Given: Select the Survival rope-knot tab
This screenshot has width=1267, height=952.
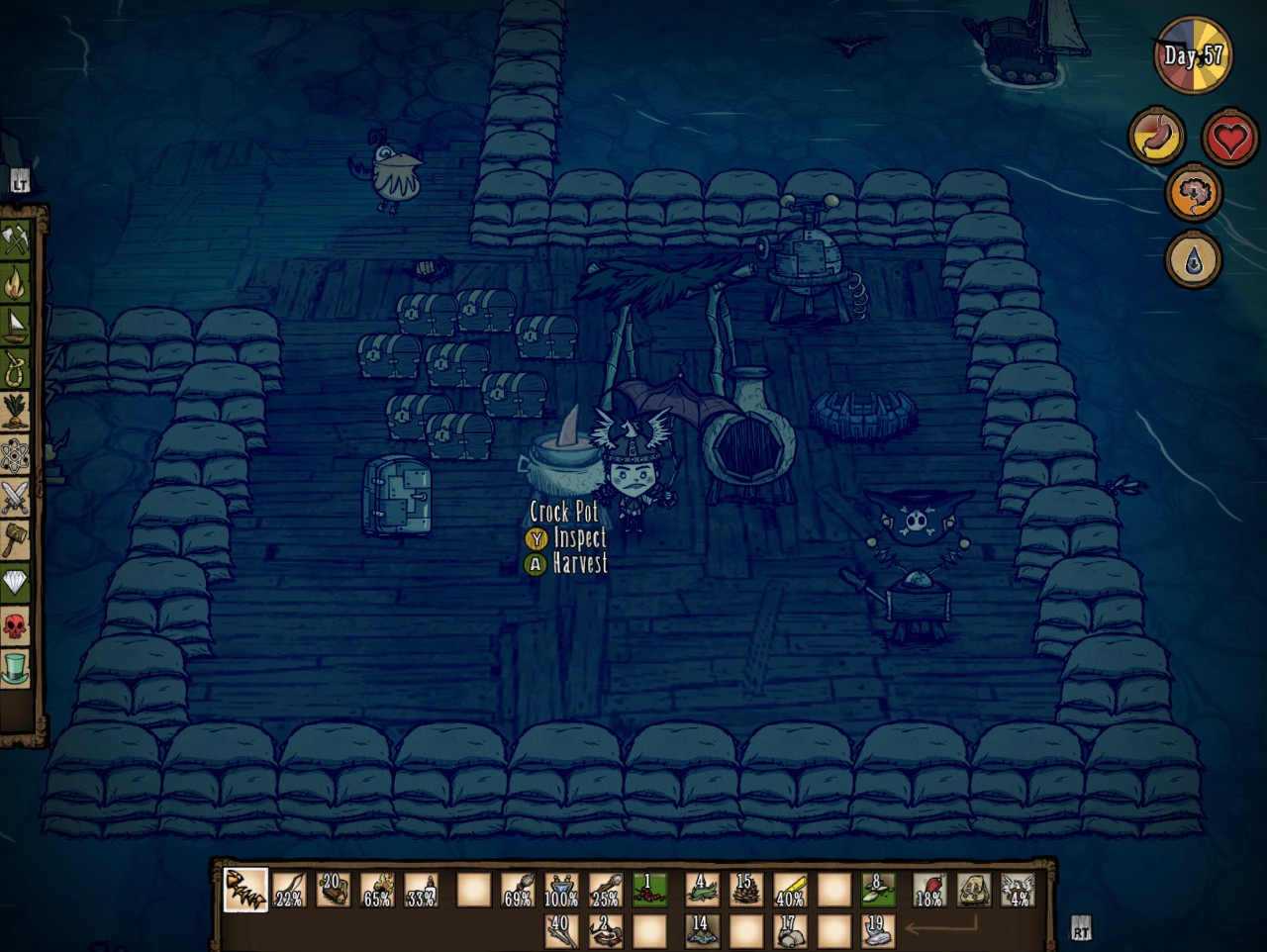Looking at the screenshot, I should (16, 370).
